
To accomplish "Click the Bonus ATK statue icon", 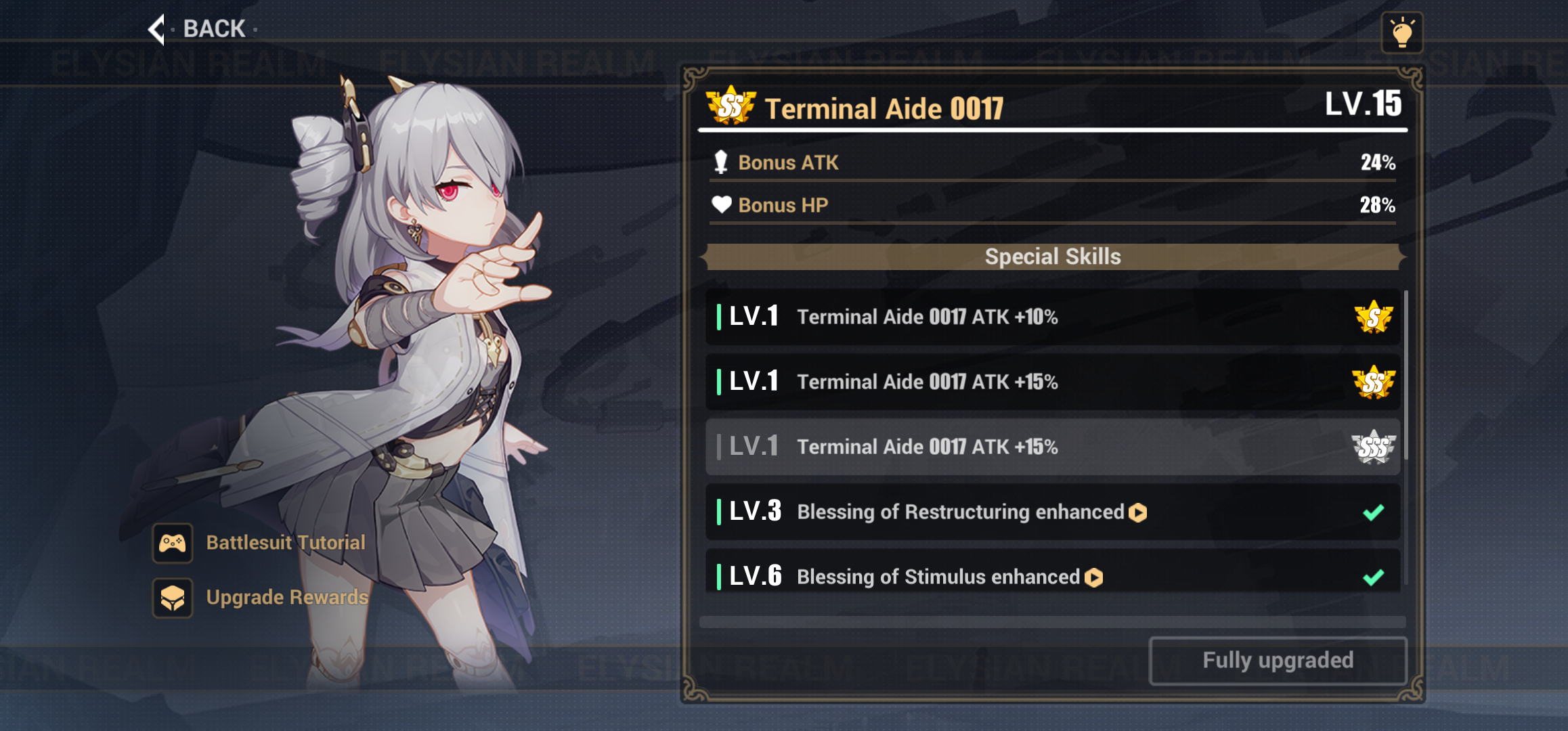I will pos(722,162).
